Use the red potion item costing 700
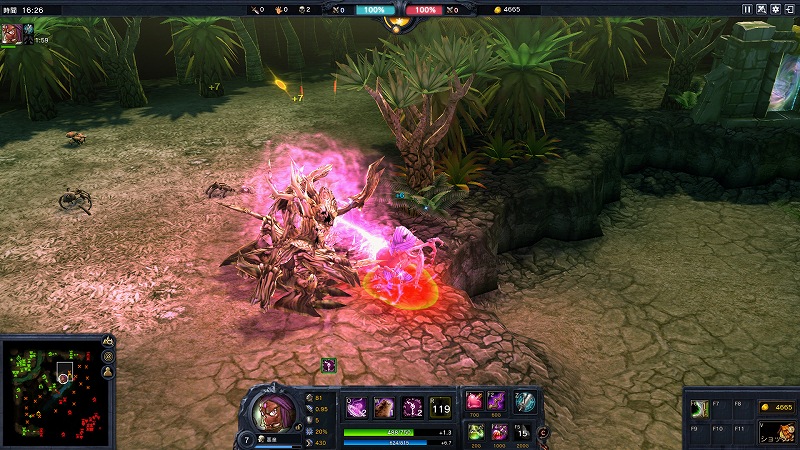The image size is (800, 450). (x=475, y=401)
